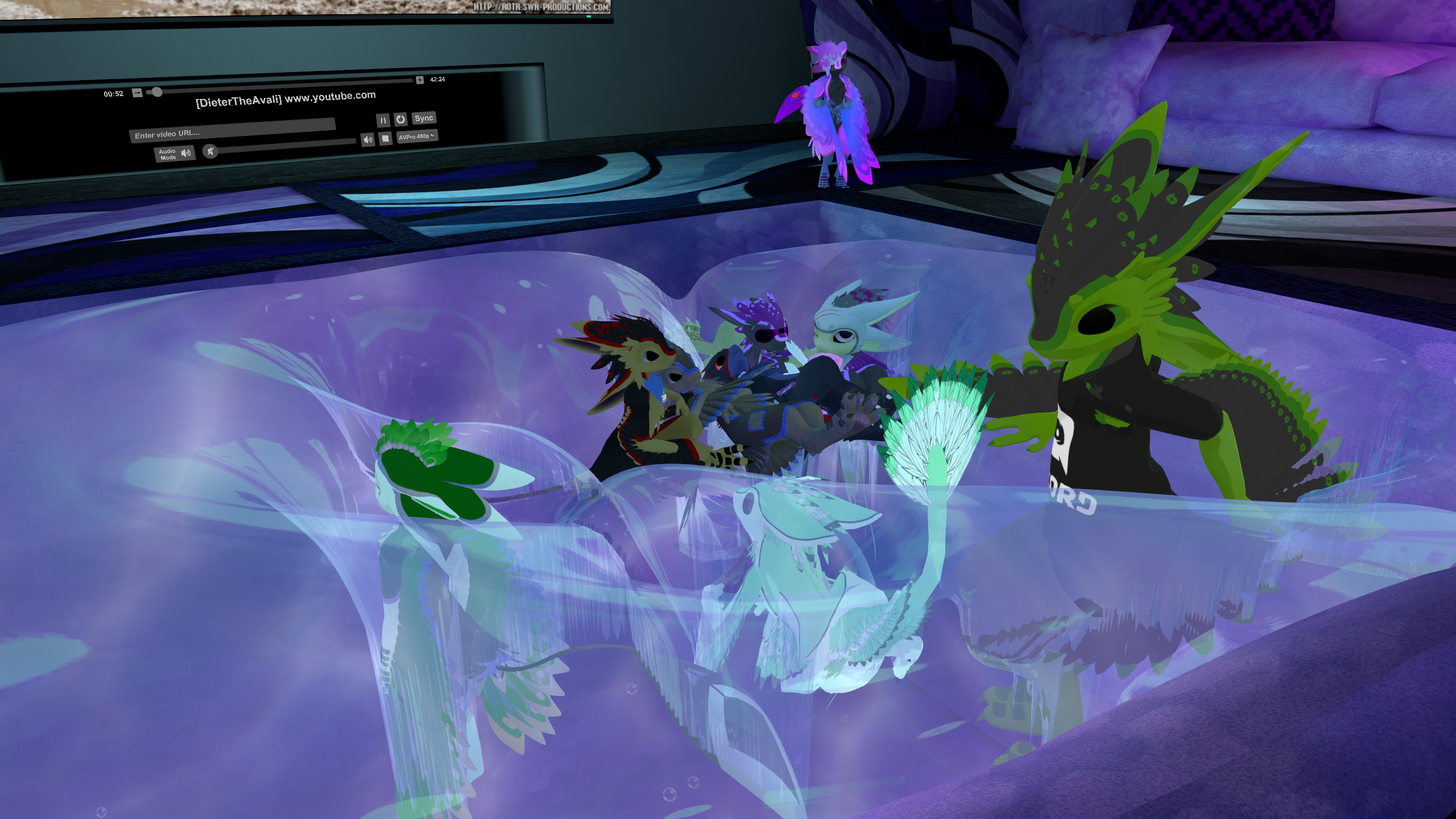Pause the video player
The width and height of the screenshot is (1456, 819).
[x=383, y=120]
